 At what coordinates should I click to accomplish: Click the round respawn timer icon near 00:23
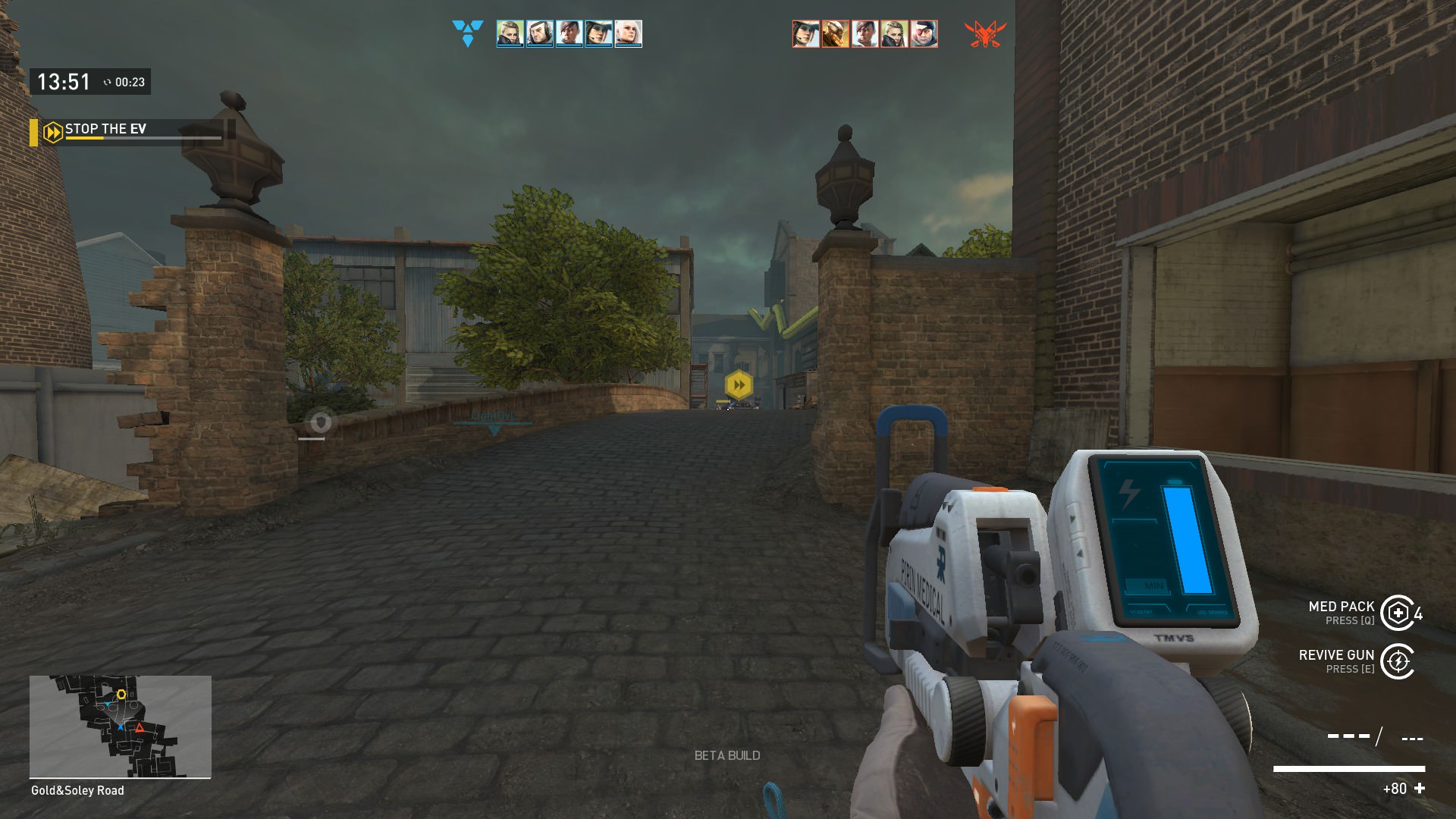click(x=108, y=82)
